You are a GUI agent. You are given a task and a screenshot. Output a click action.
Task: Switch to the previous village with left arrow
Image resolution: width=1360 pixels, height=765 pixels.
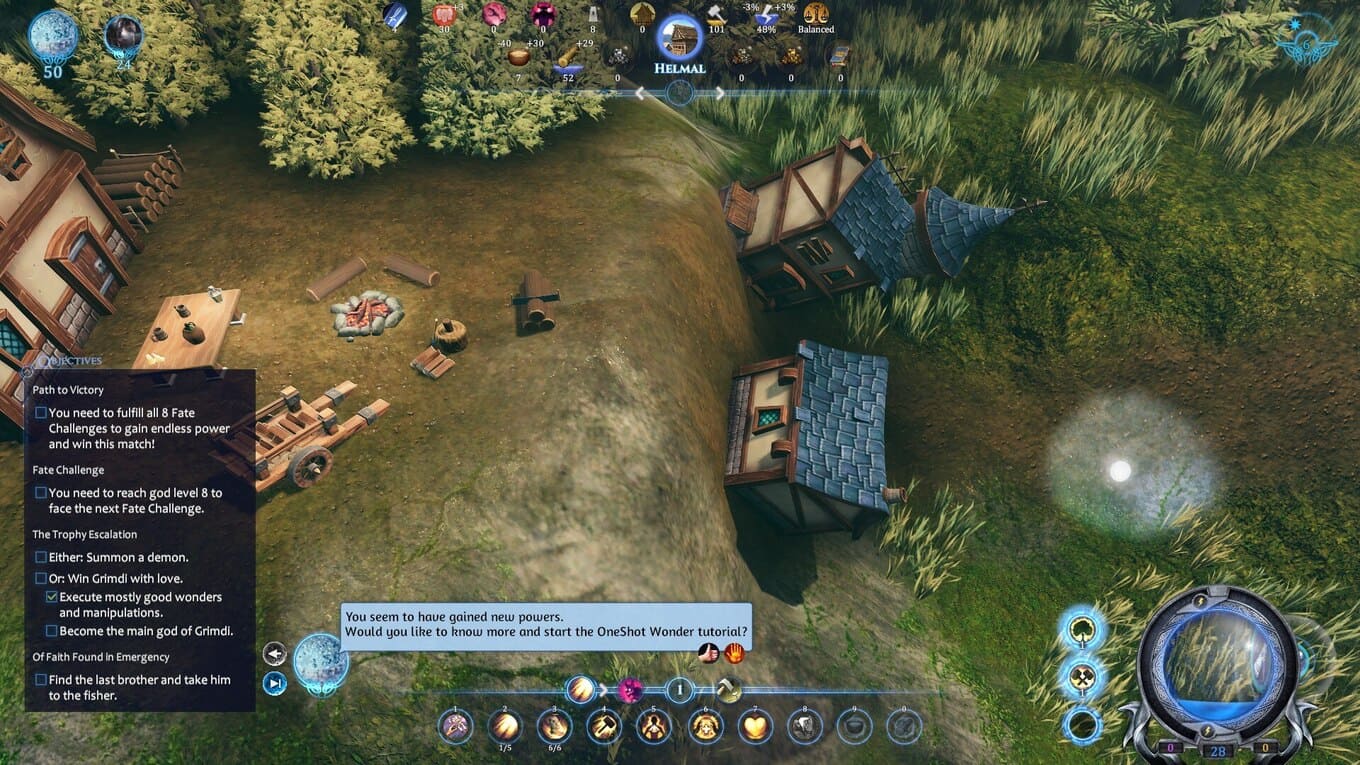click(640, 93)
